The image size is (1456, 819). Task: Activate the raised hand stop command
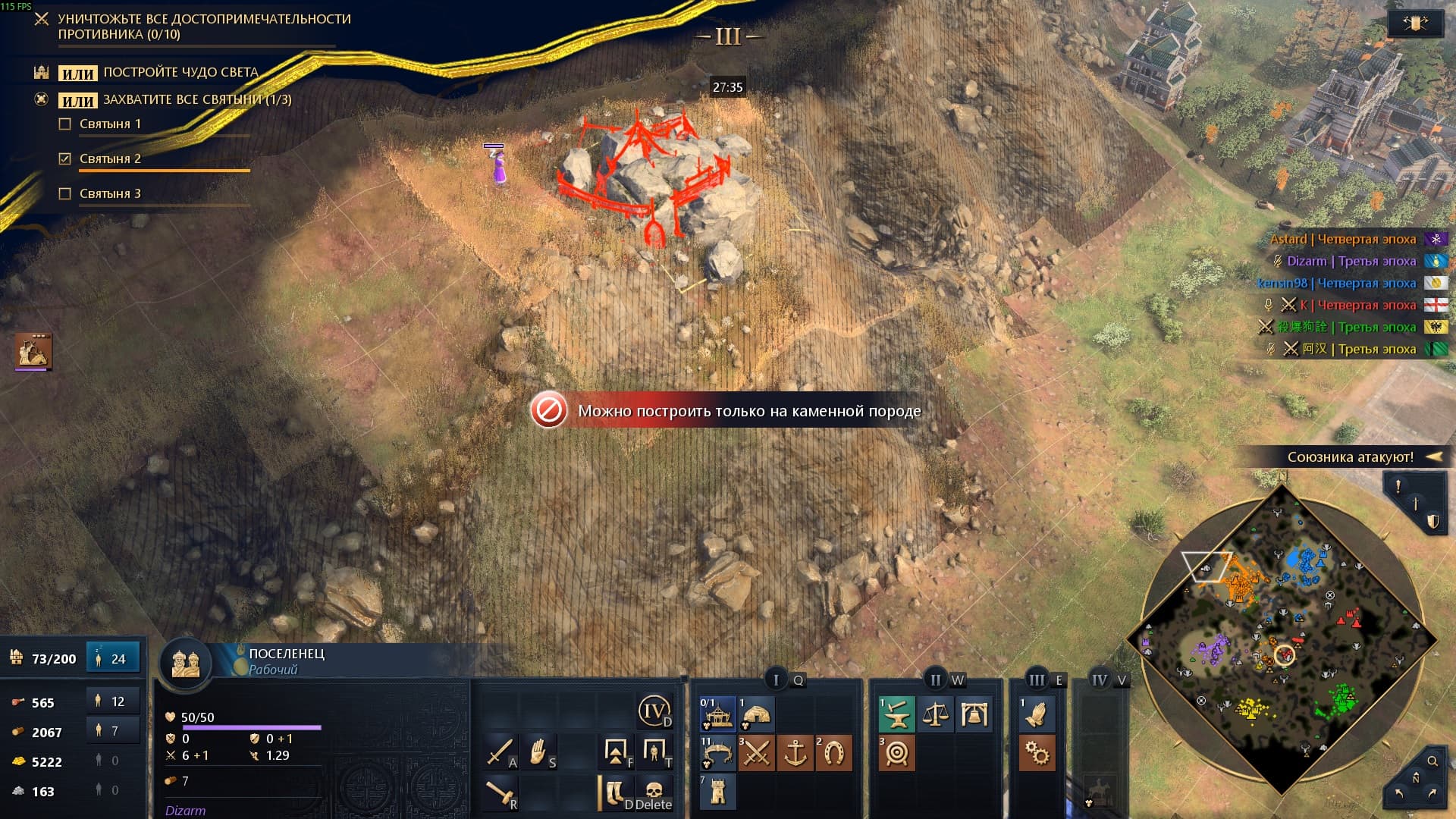tap(539, 752)
